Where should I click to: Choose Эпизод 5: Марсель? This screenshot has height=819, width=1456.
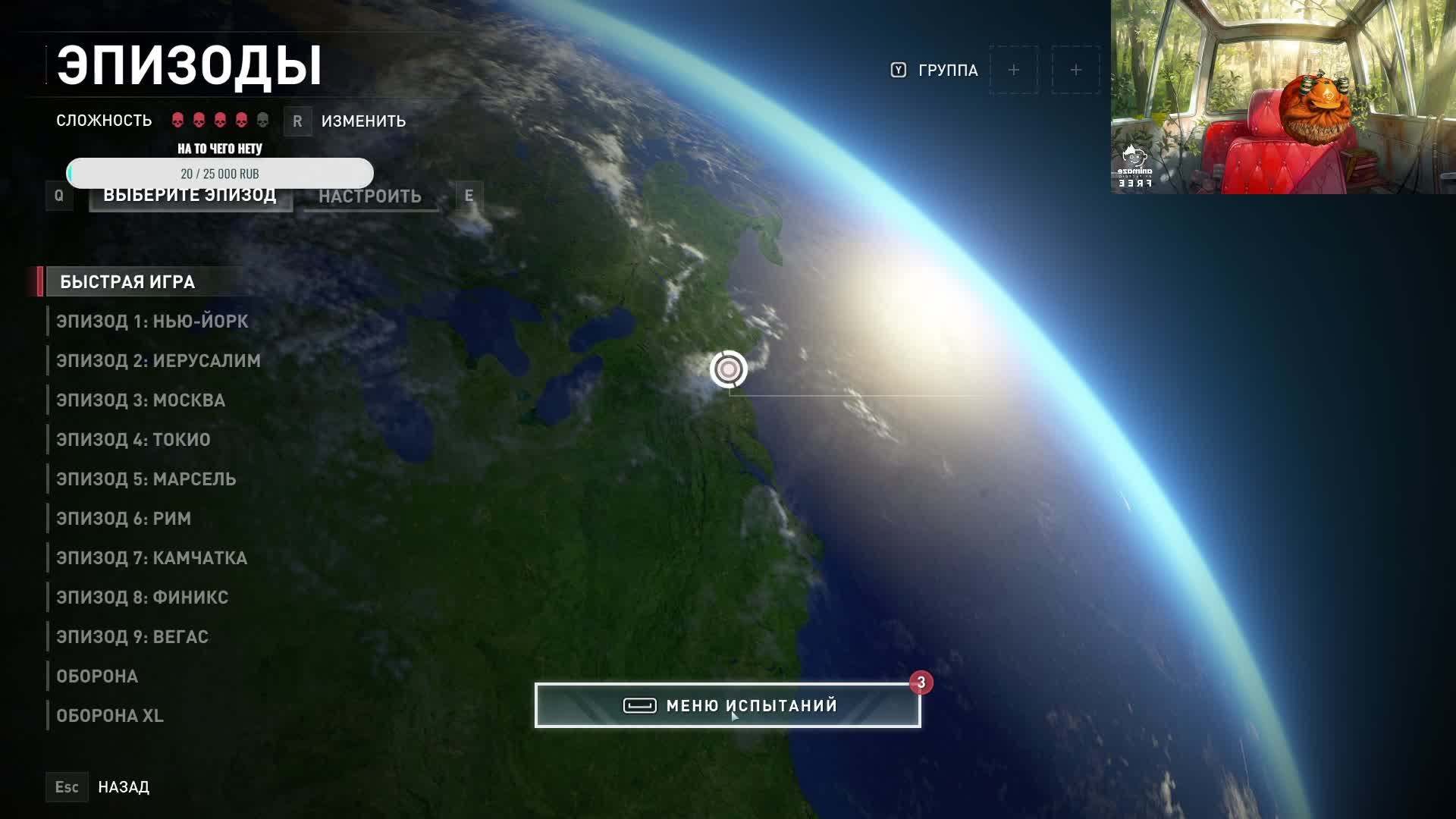[x=146, y=479]
